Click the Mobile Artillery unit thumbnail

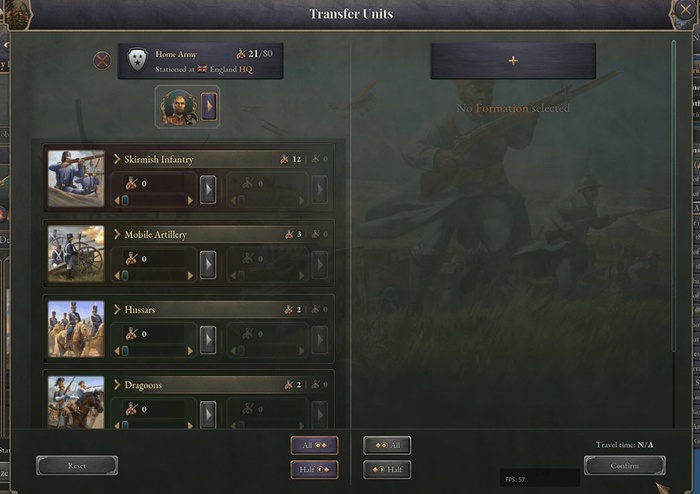tap(76, 253)
